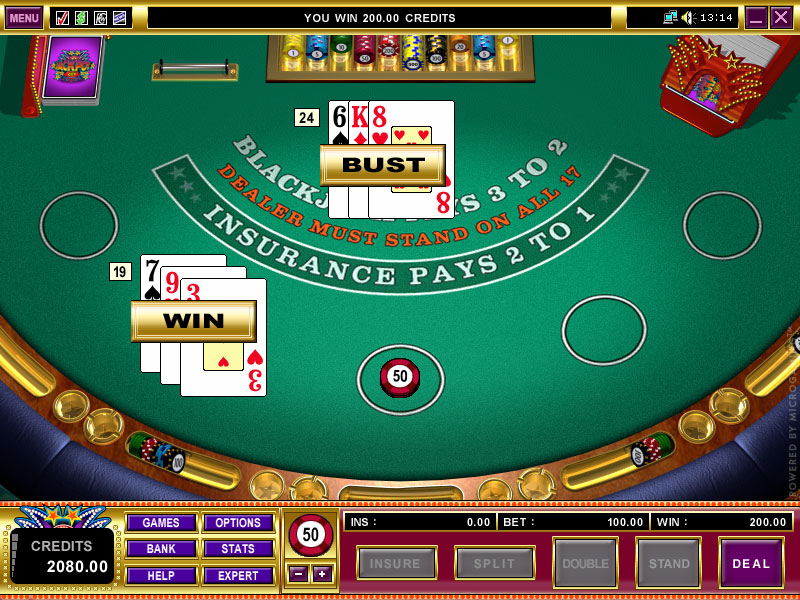Click the SPLIT button
The image size is (800, 600).
pos(494,563)
